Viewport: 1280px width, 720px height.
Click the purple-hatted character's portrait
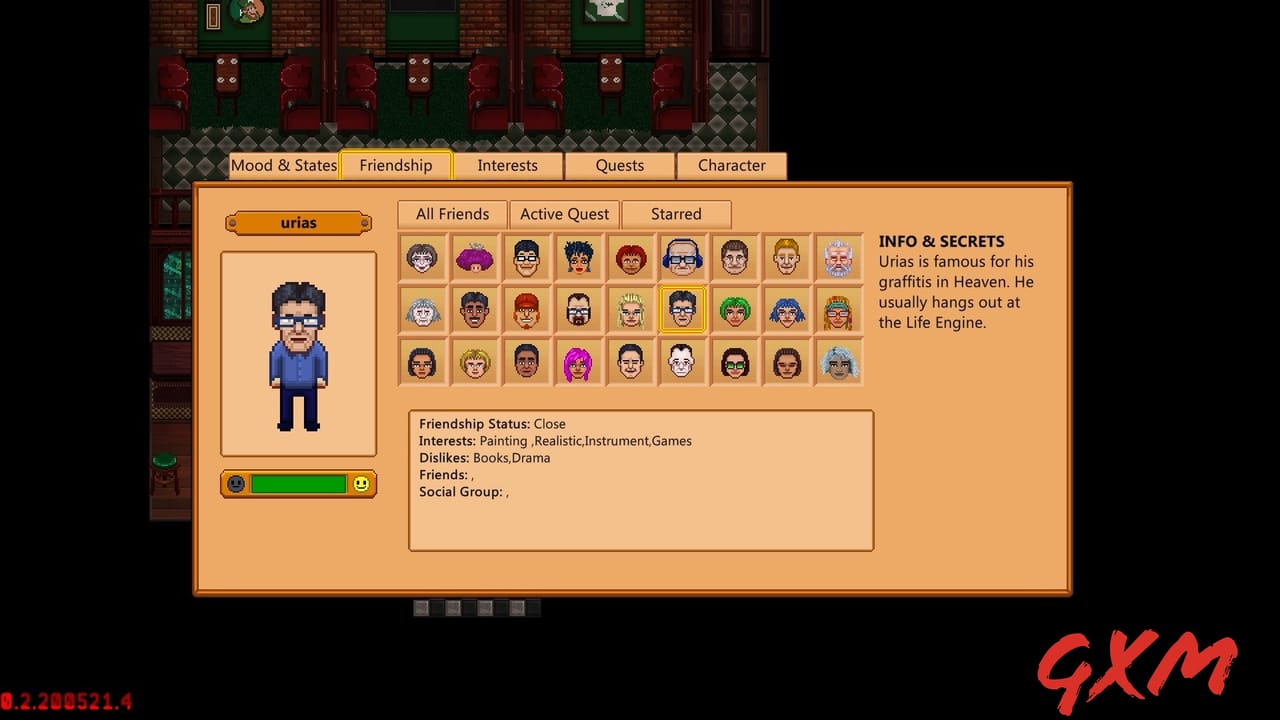click(475, 257)
